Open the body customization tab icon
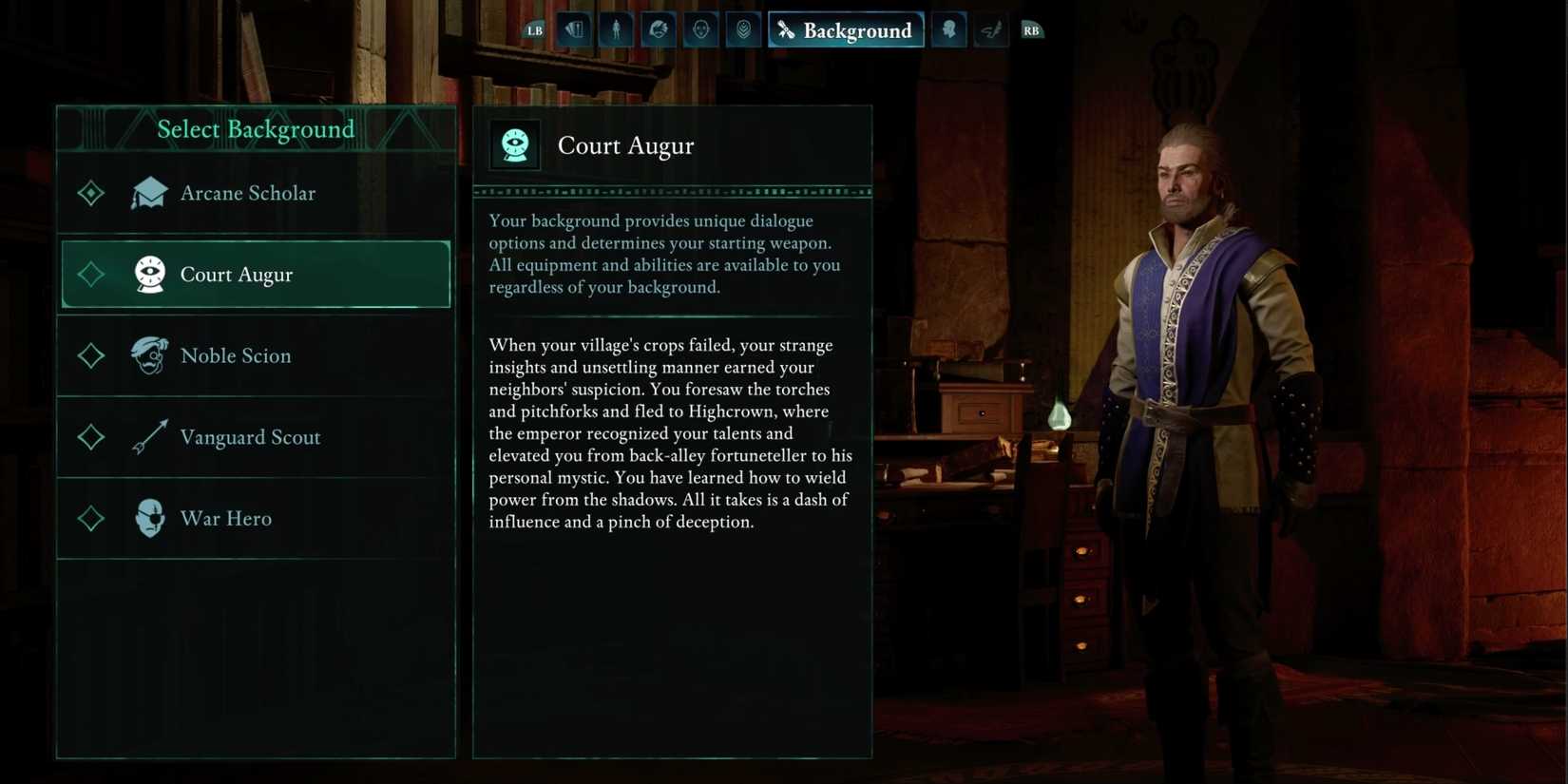This screenshot has height=784, width=1568. coord(616,29)
